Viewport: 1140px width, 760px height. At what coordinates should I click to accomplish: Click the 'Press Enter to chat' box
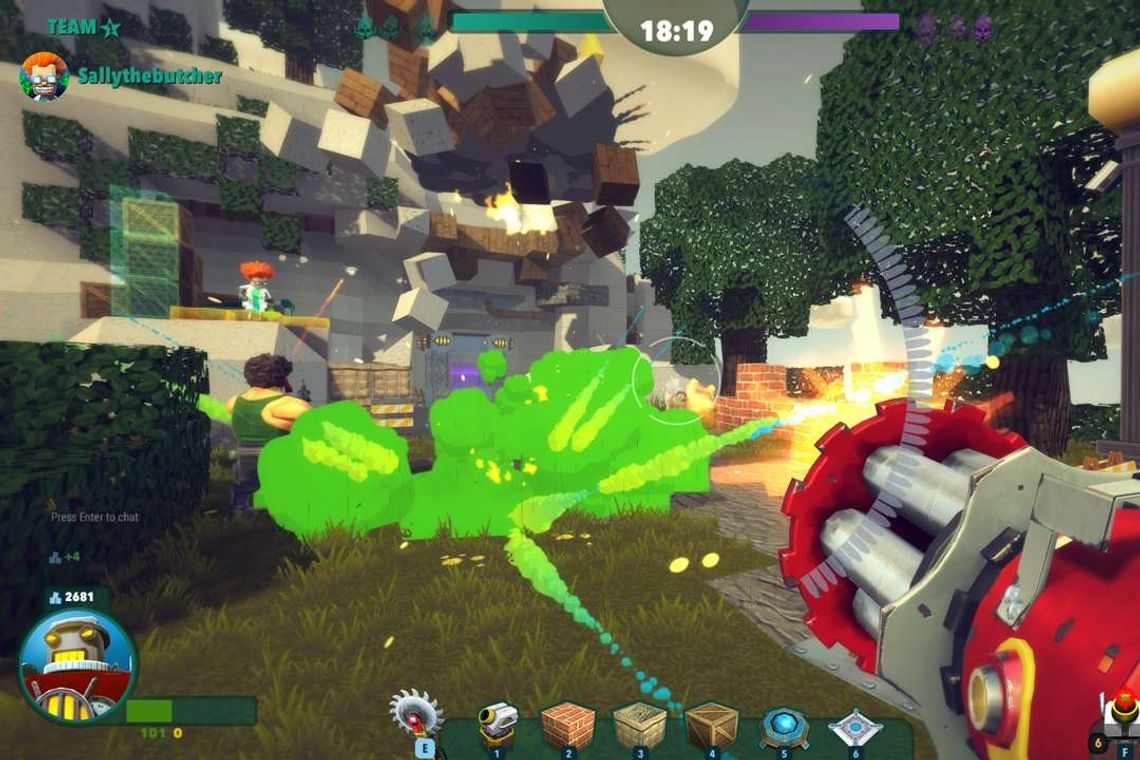tap(95, 517)
